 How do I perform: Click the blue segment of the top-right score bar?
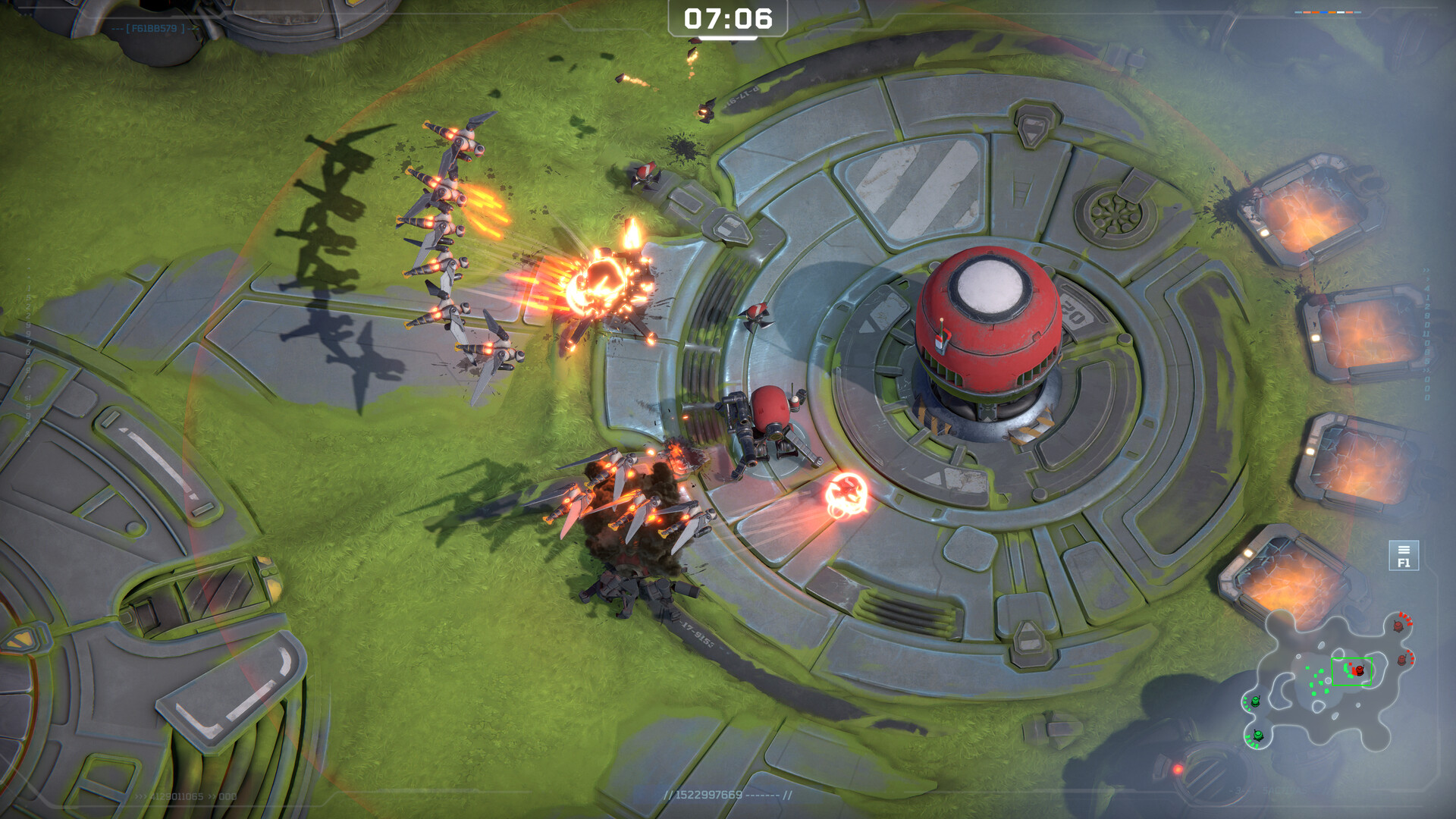pyautogui.click(x=1324, y=12)
